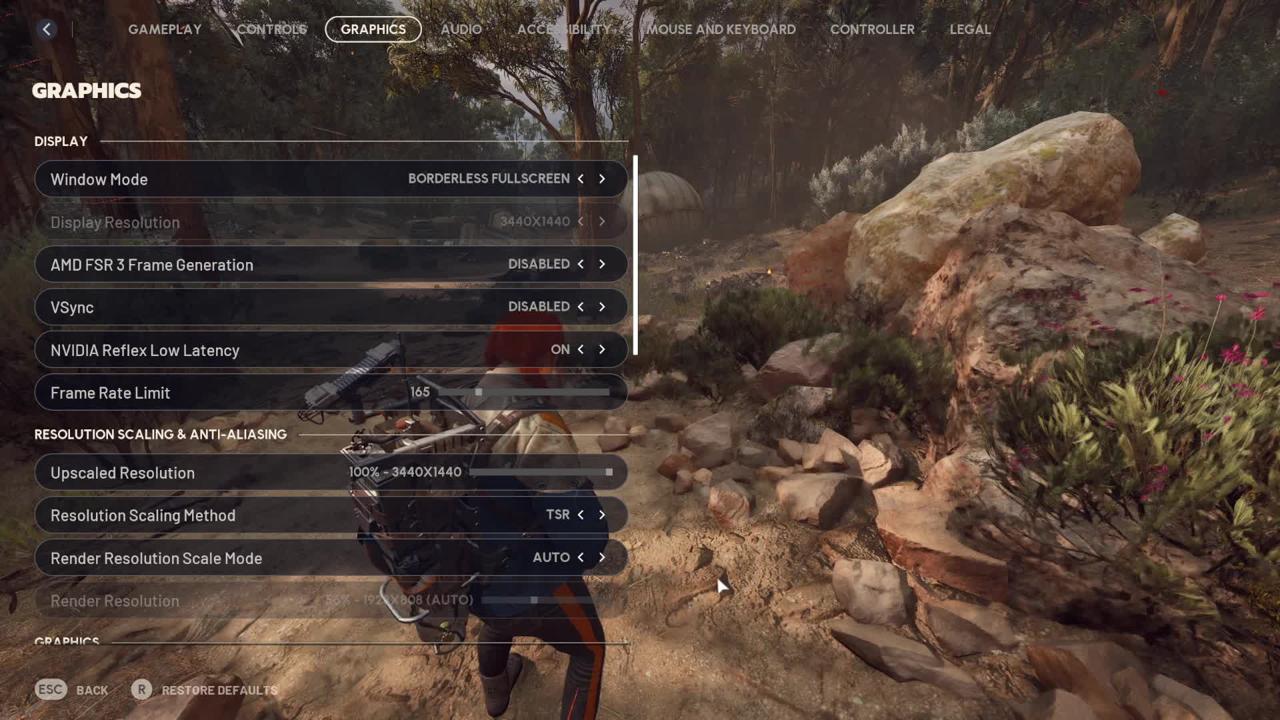Click VSync's right arrow
The width and height of the screenshot is (1280, 720).
pos(602,307)
